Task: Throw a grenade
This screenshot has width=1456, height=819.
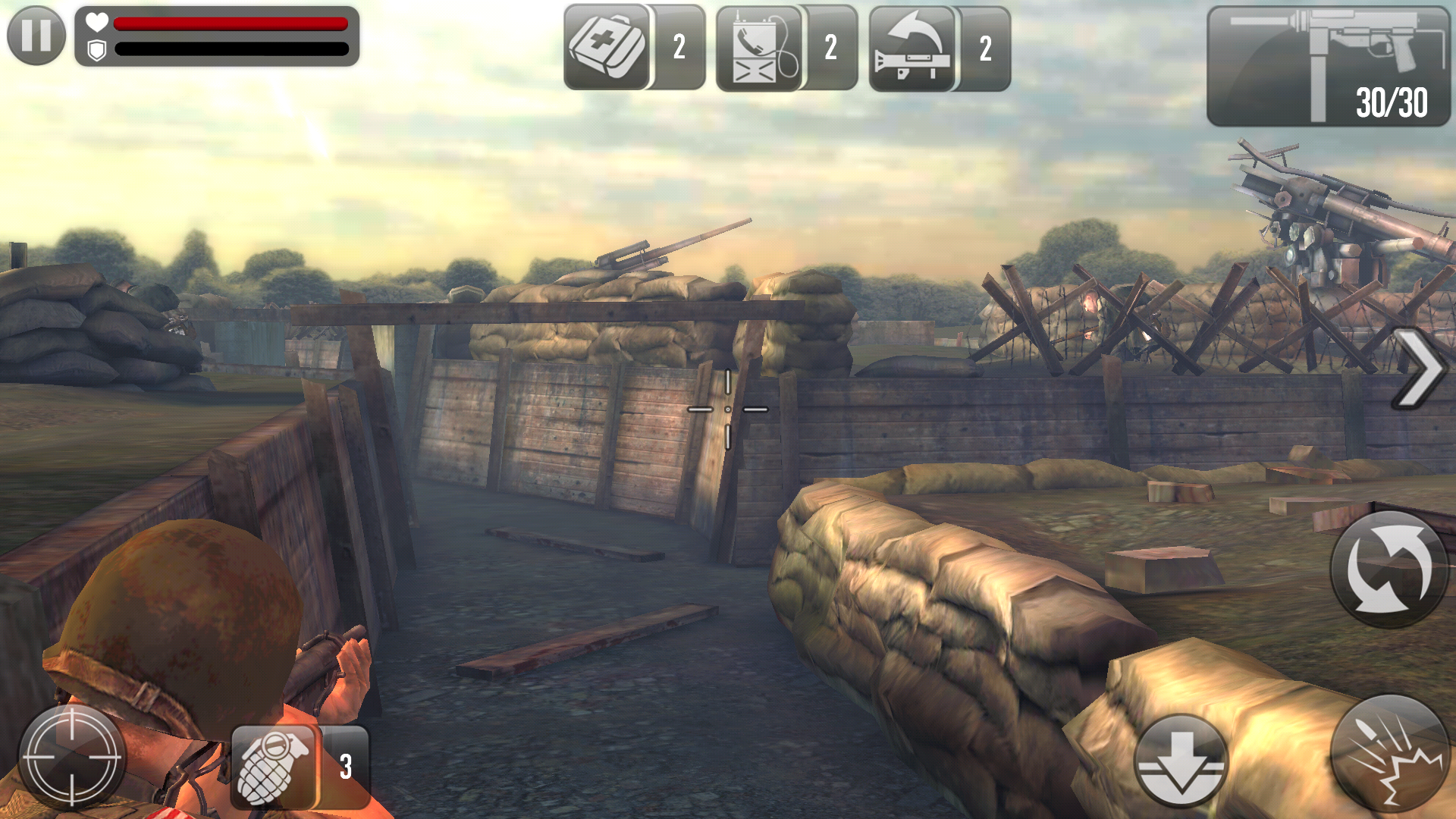Action: (x=273, y=766)
